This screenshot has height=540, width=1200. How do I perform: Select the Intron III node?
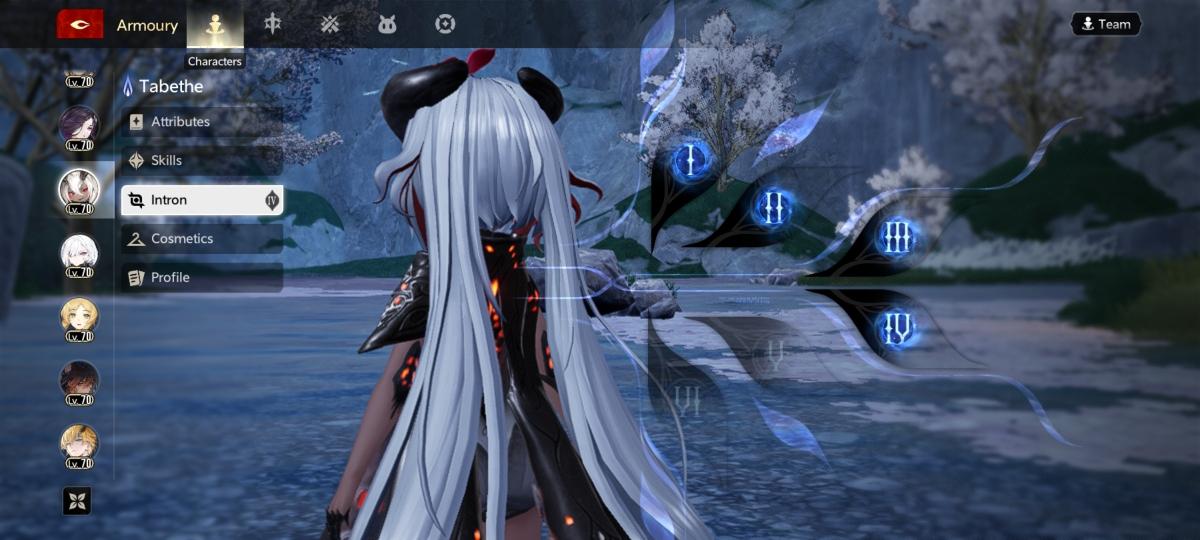point(896,238)
